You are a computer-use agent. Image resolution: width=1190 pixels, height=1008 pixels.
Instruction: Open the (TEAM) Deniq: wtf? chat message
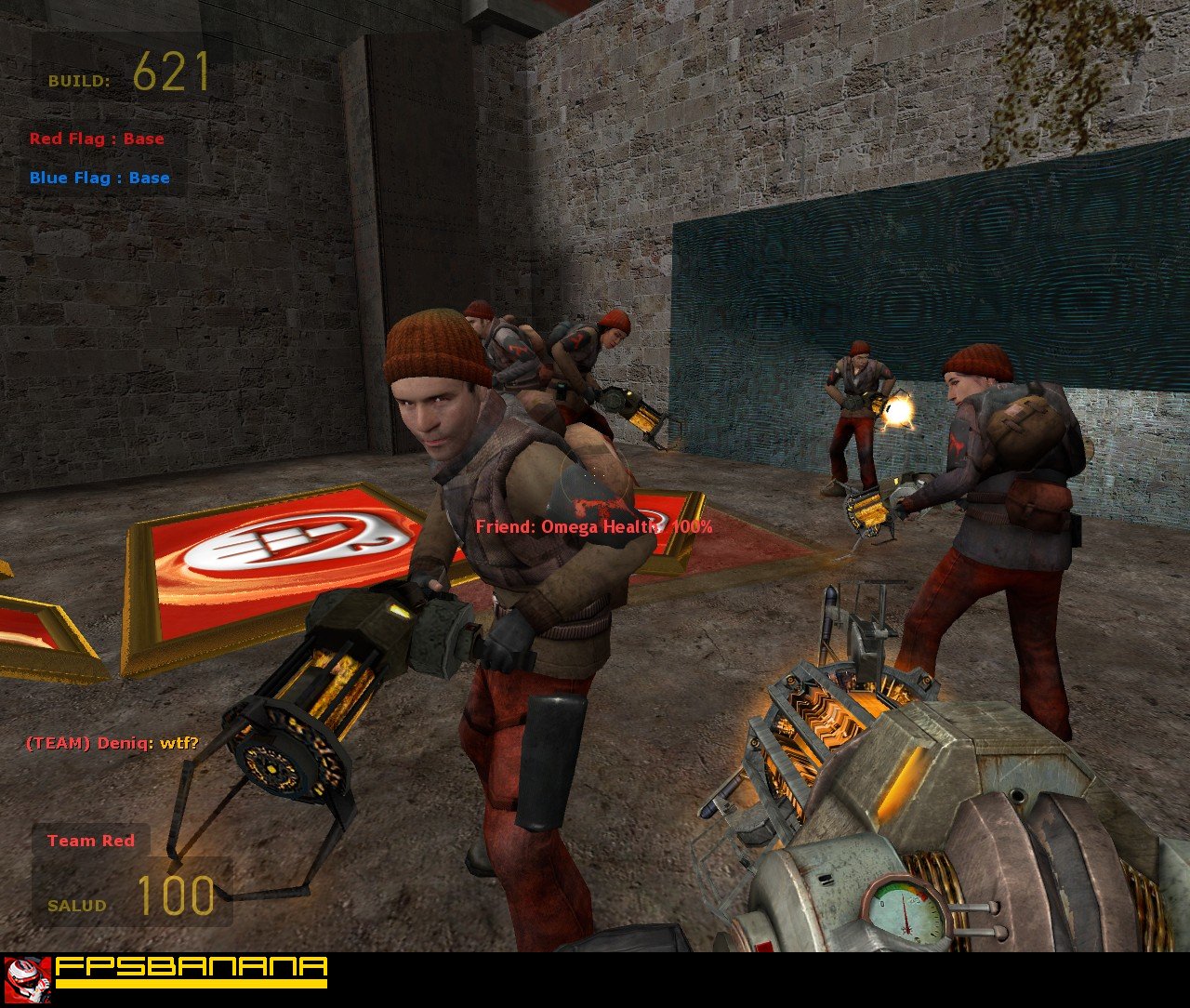click(x=112, y=743)
